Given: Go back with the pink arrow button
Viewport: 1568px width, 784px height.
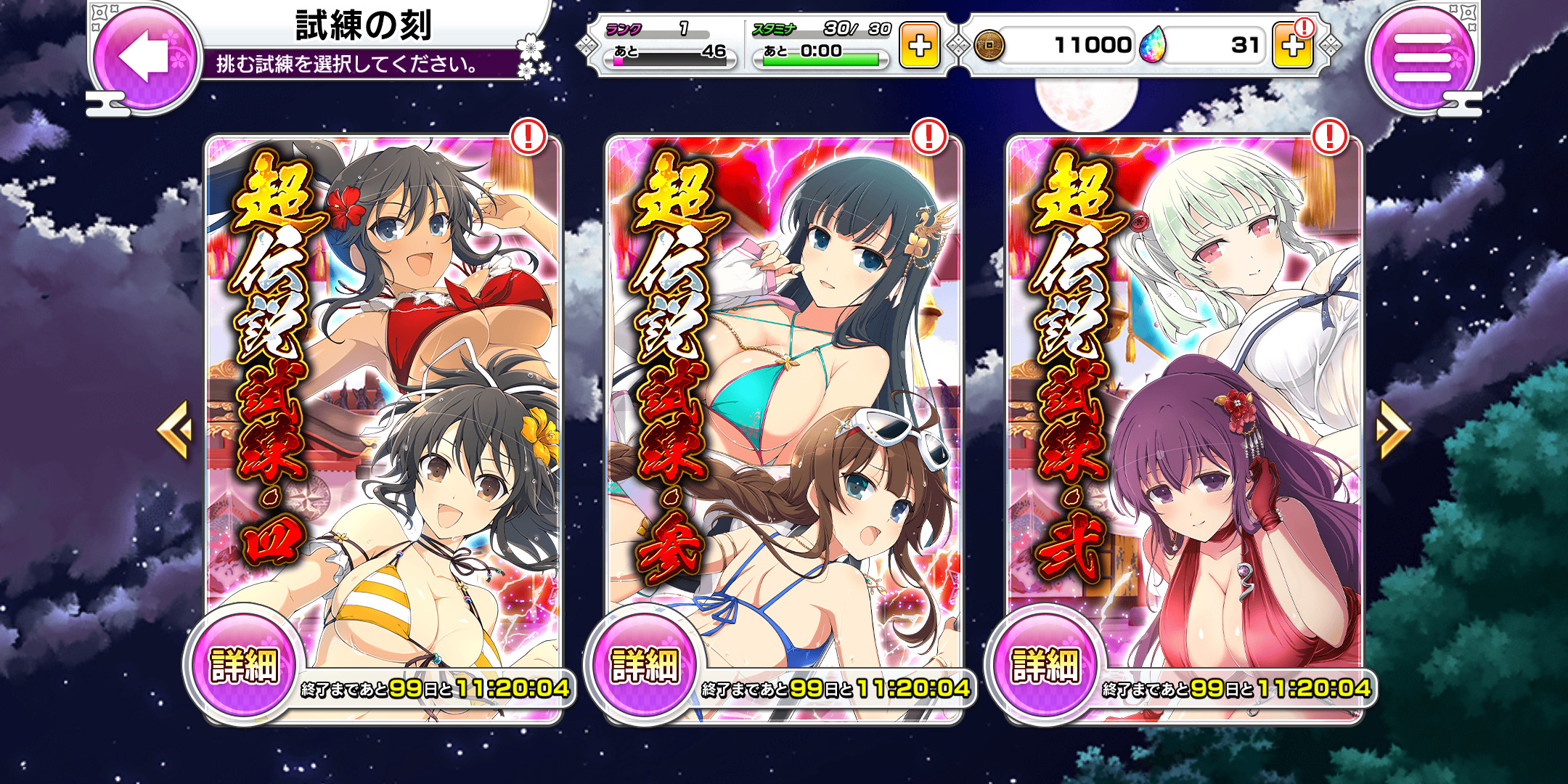Looking at the screenshot, I should 145,57.
